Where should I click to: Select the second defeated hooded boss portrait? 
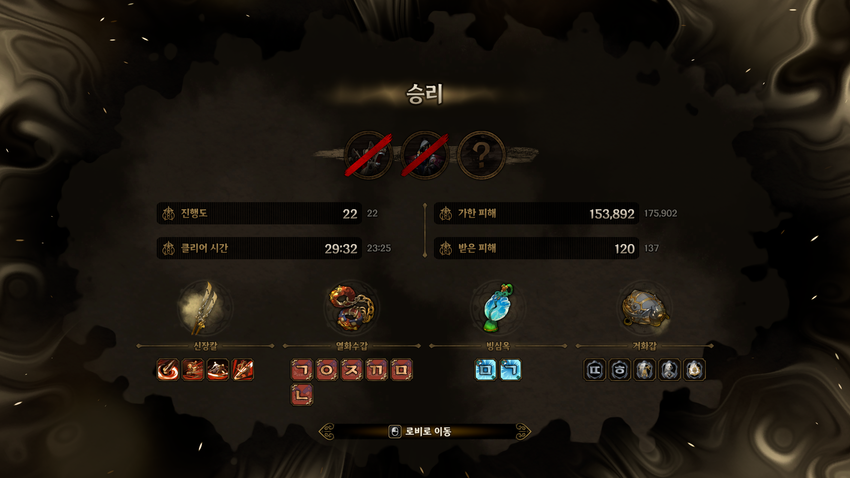426,154
